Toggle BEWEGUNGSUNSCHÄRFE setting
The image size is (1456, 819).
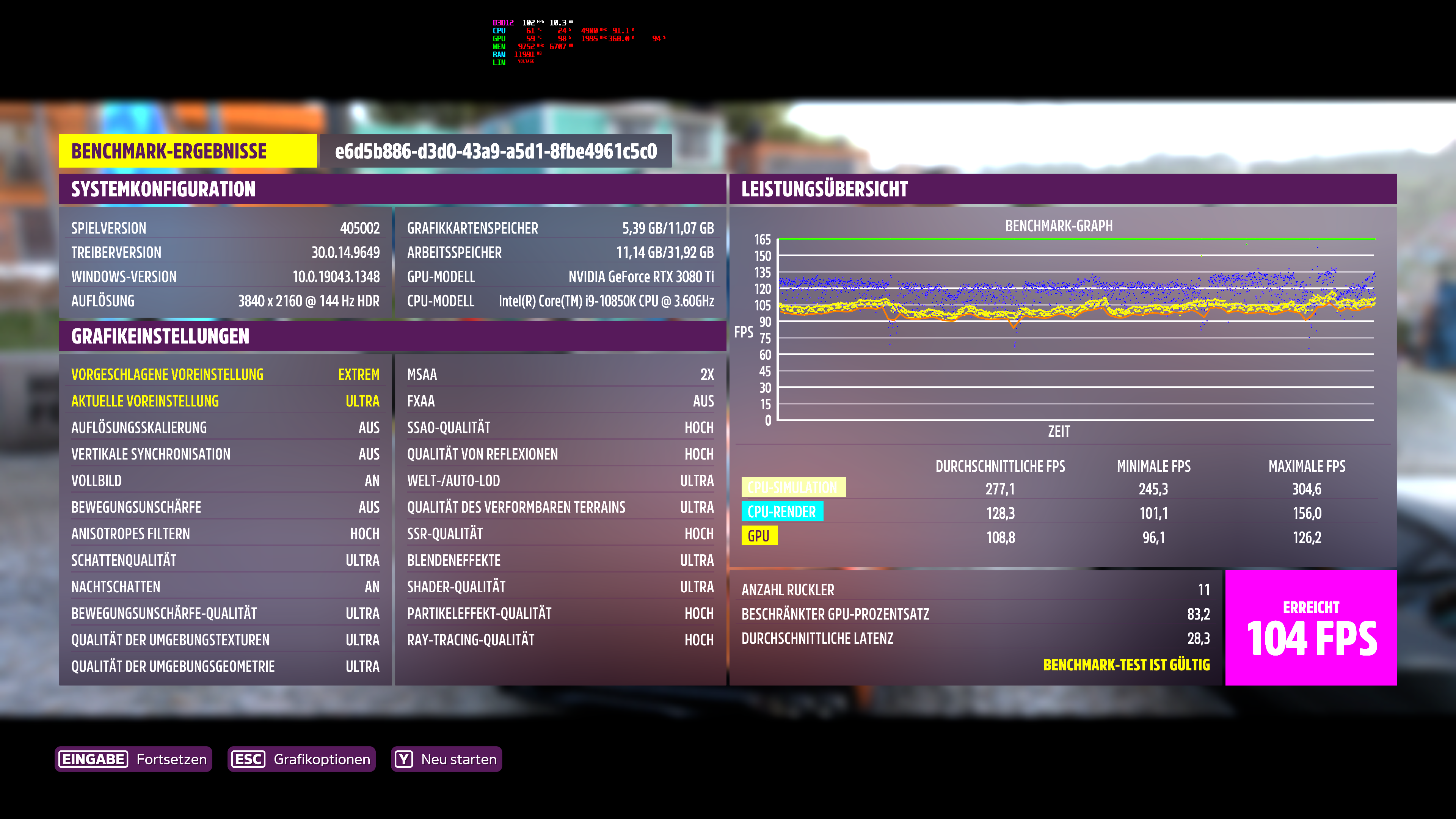226,507
